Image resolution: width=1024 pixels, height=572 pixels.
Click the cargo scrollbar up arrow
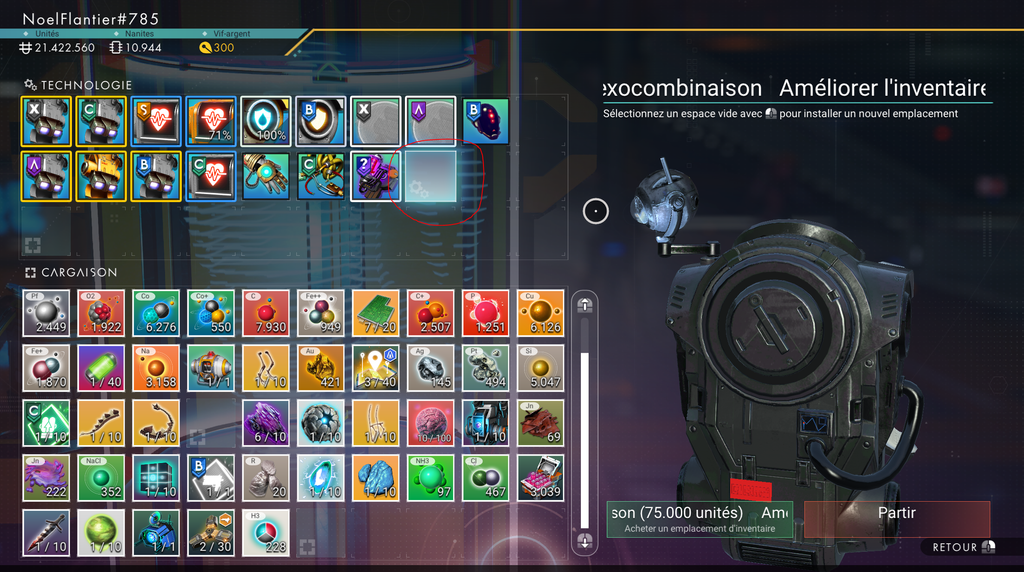585,306
